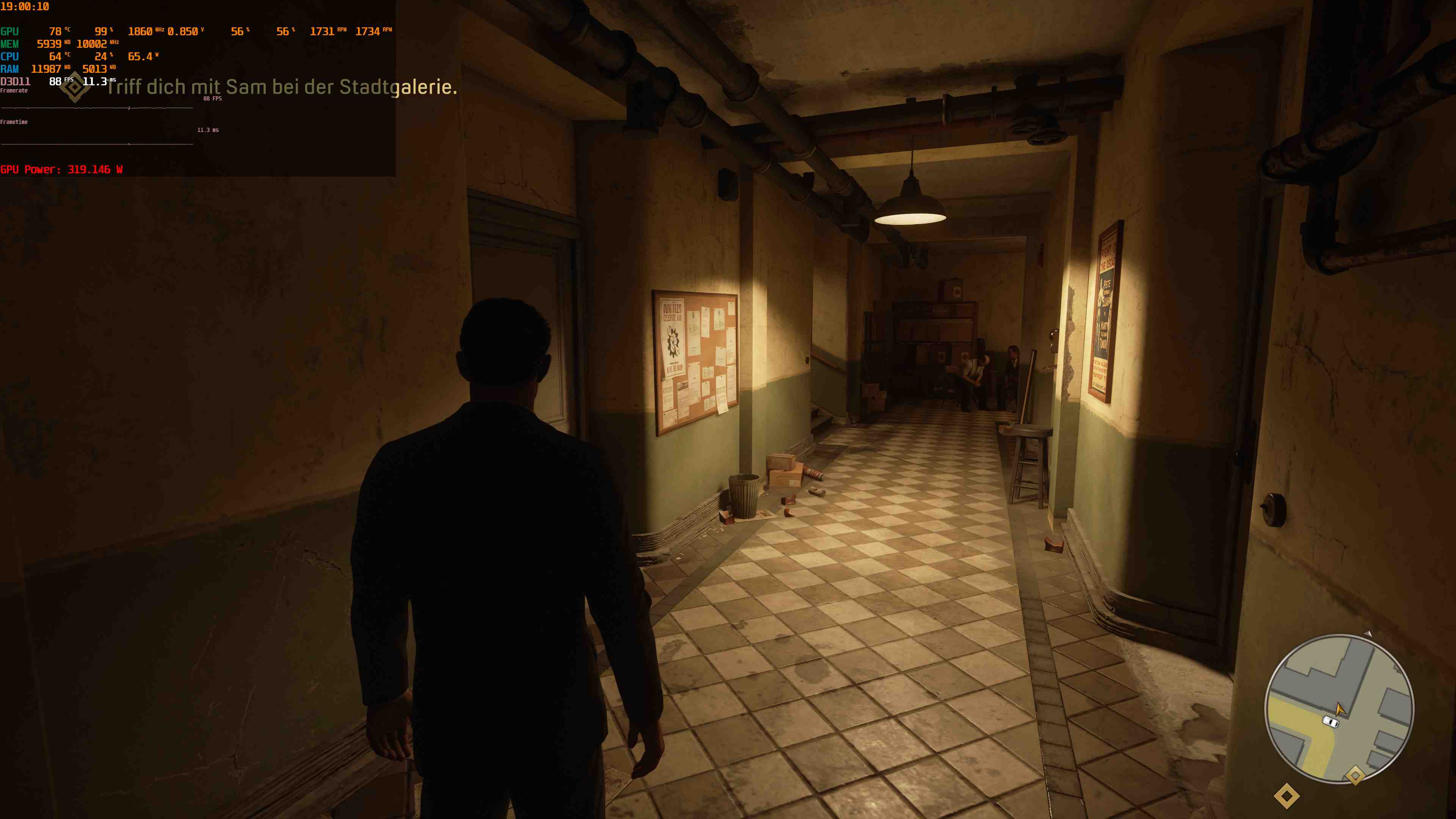Click the D3D11 API label

(x=15, y=82)
